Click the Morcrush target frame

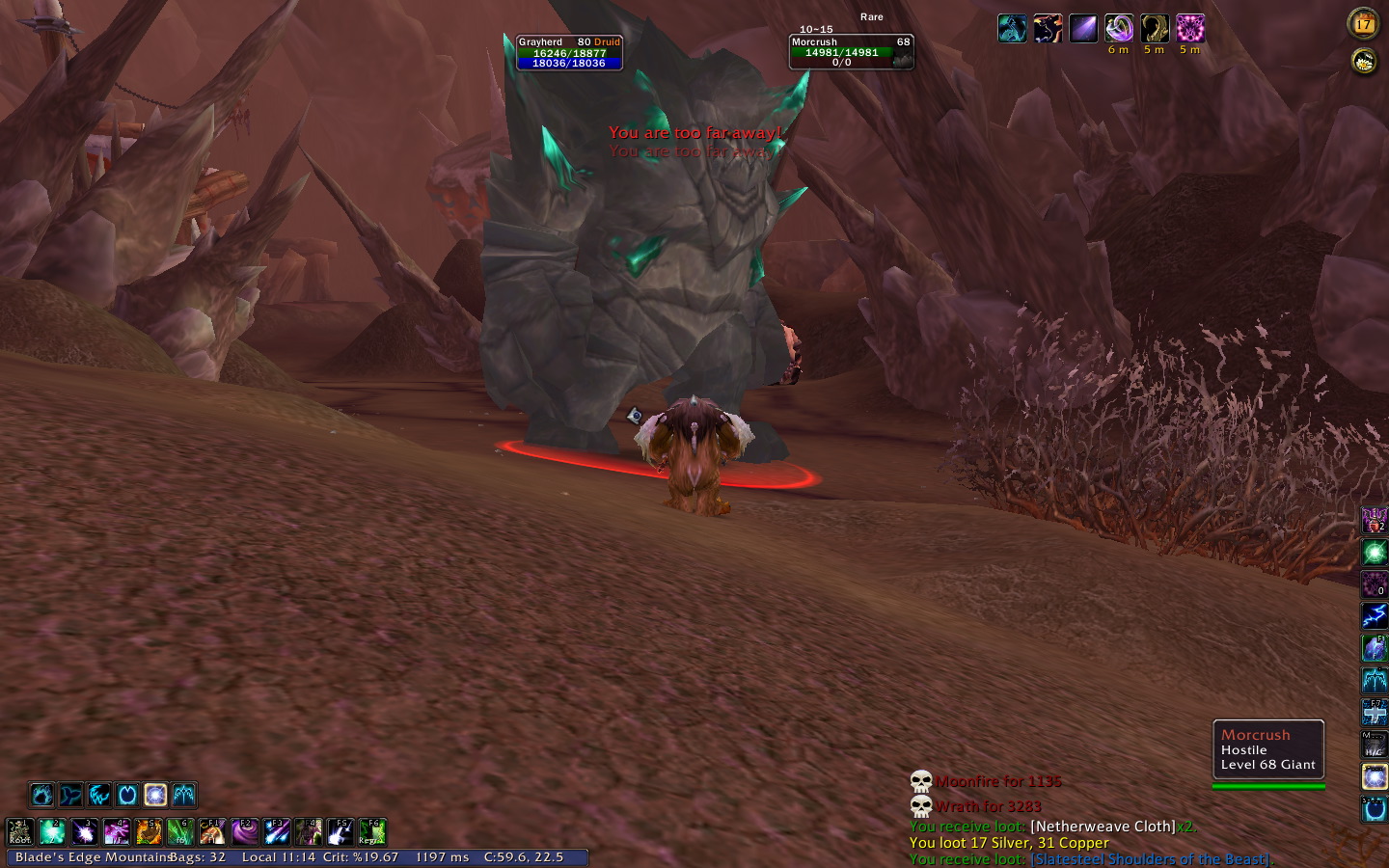click(x=850, y=52)
